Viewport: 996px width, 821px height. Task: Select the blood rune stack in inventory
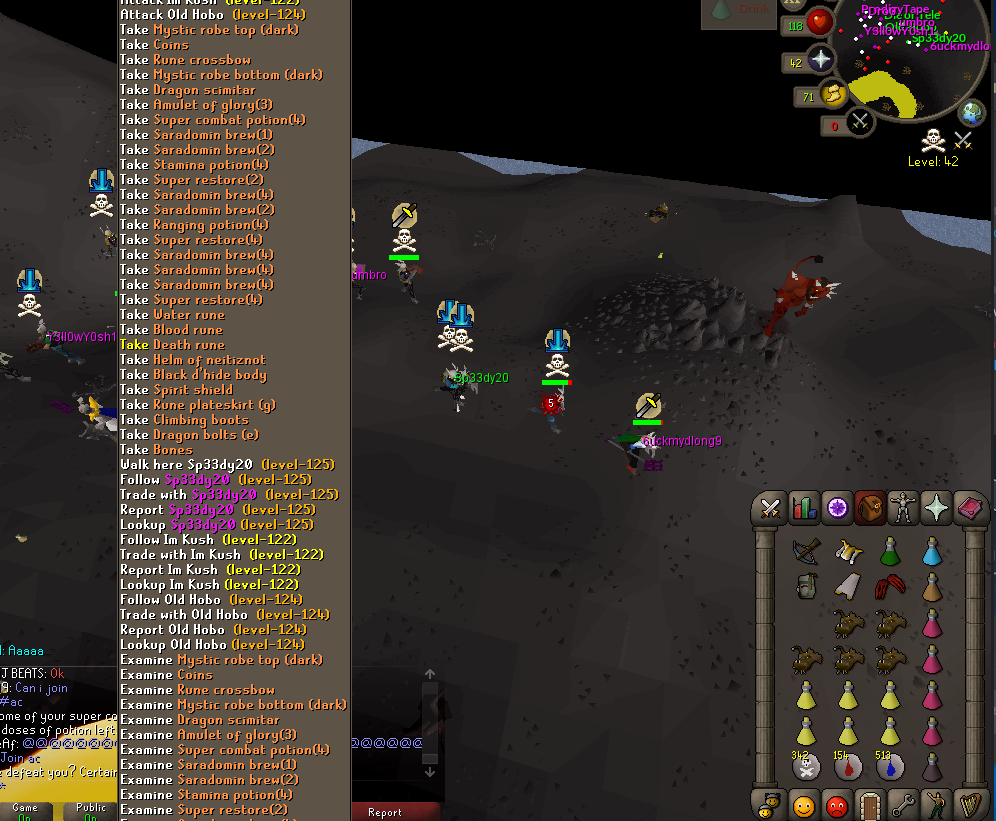(x=847, y=767)
